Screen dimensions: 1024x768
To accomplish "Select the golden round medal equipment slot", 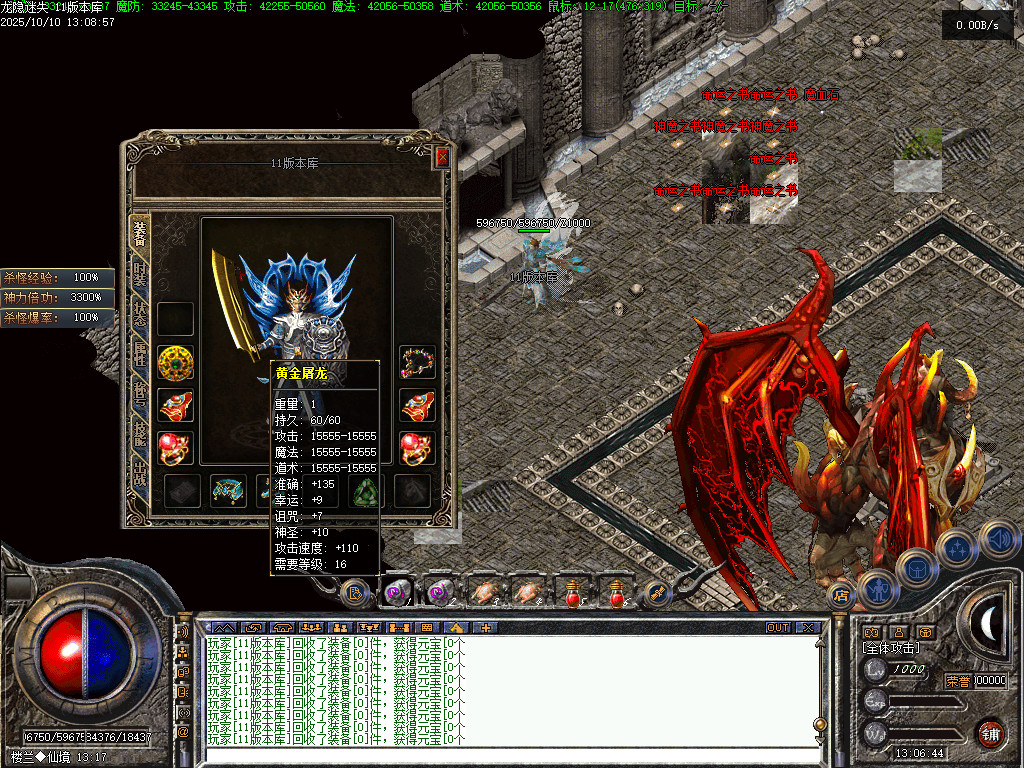I will 176,361.
